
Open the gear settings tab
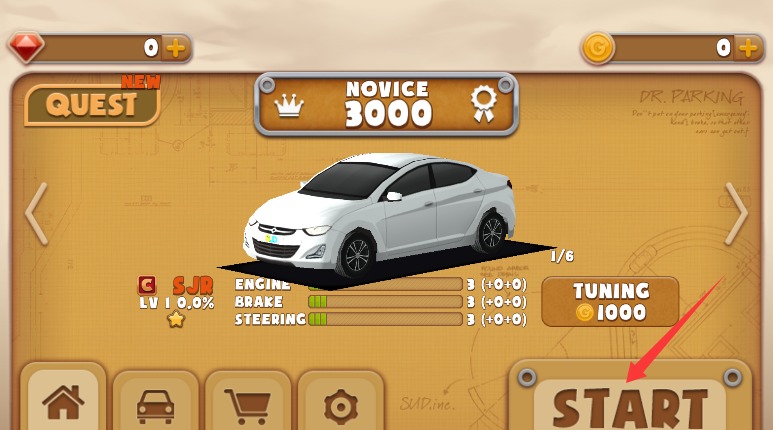(x=340, y=404)
